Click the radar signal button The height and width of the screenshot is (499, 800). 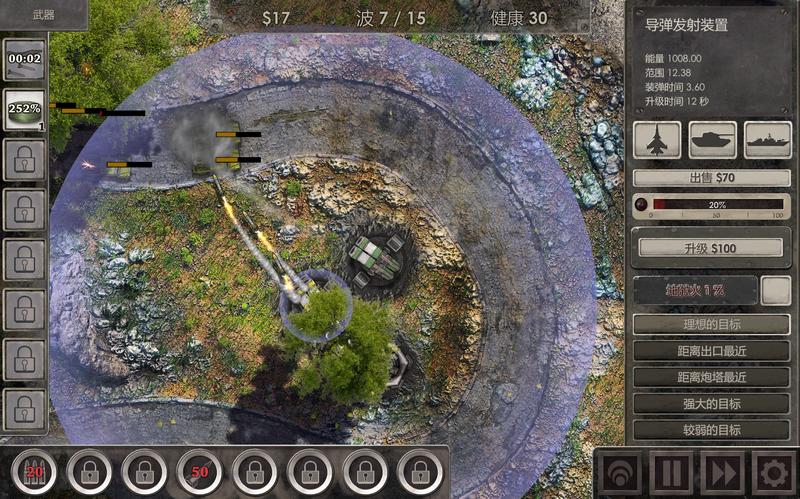coord(620,470)
